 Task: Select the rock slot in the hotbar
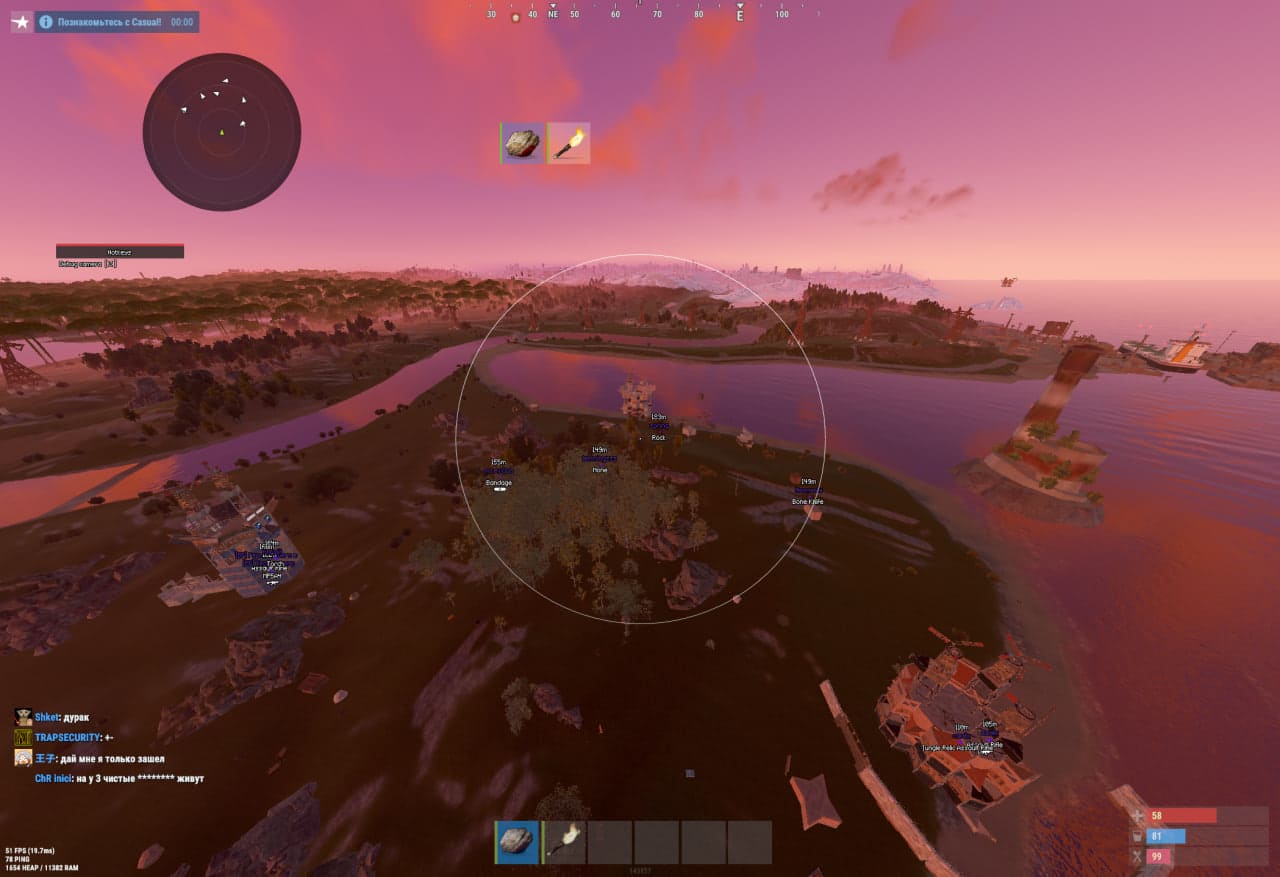(x=518, y=842)
